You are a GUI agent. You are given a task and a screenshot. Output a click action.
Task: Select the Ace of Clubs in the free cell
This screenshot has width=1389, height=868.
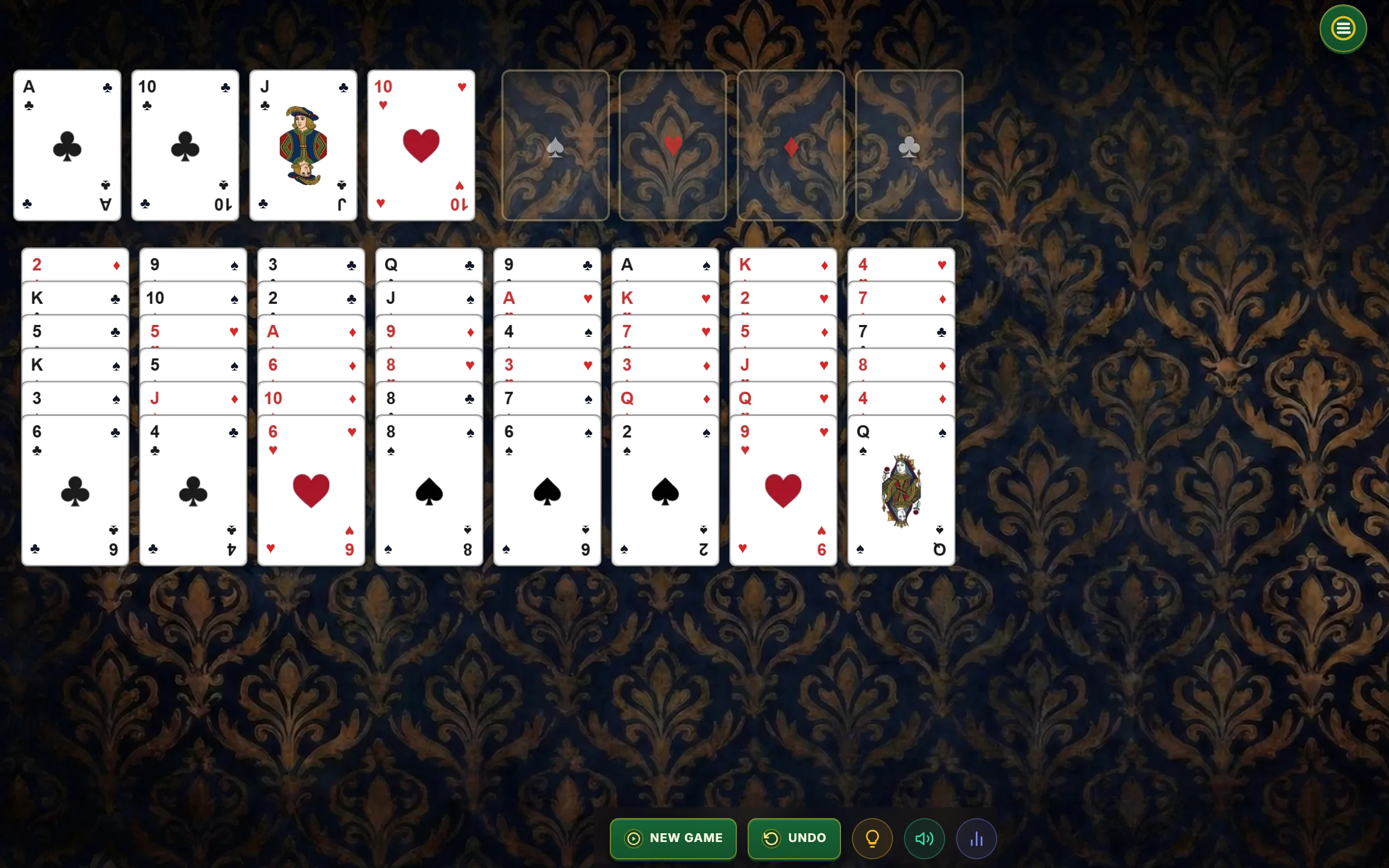point(67,145)
